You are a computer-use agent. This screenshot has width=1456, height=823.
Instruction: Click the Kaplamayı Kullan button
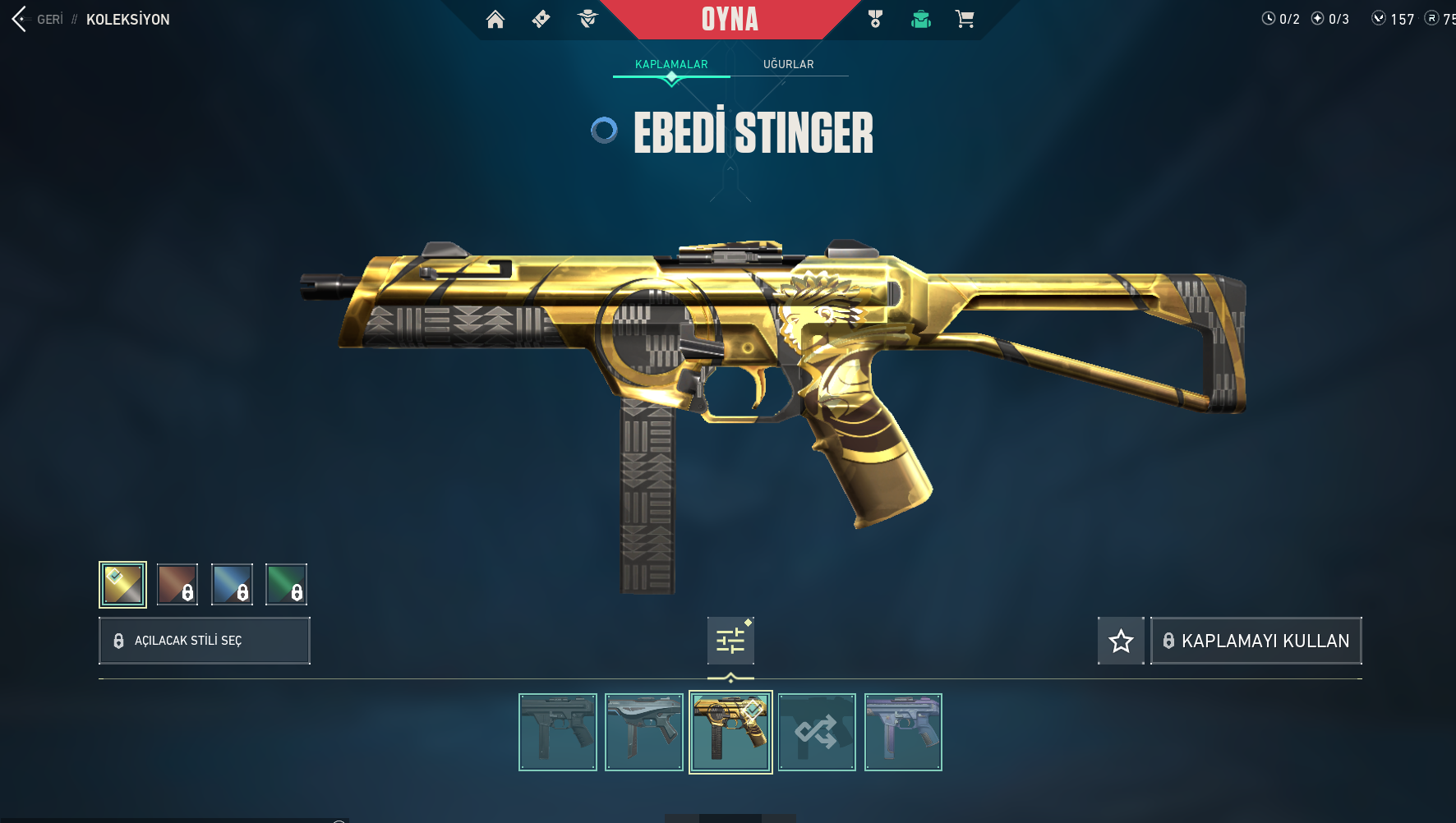[x=1256, y=641]
